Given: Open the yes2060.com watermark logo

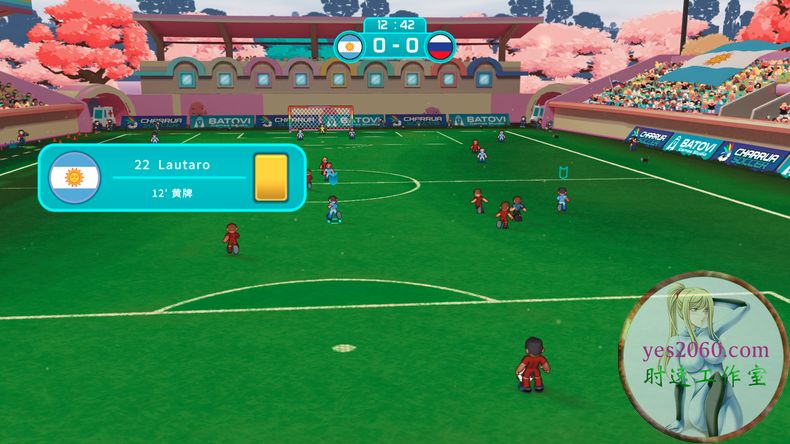Looking at the screenshot, I should click(704, 358).
